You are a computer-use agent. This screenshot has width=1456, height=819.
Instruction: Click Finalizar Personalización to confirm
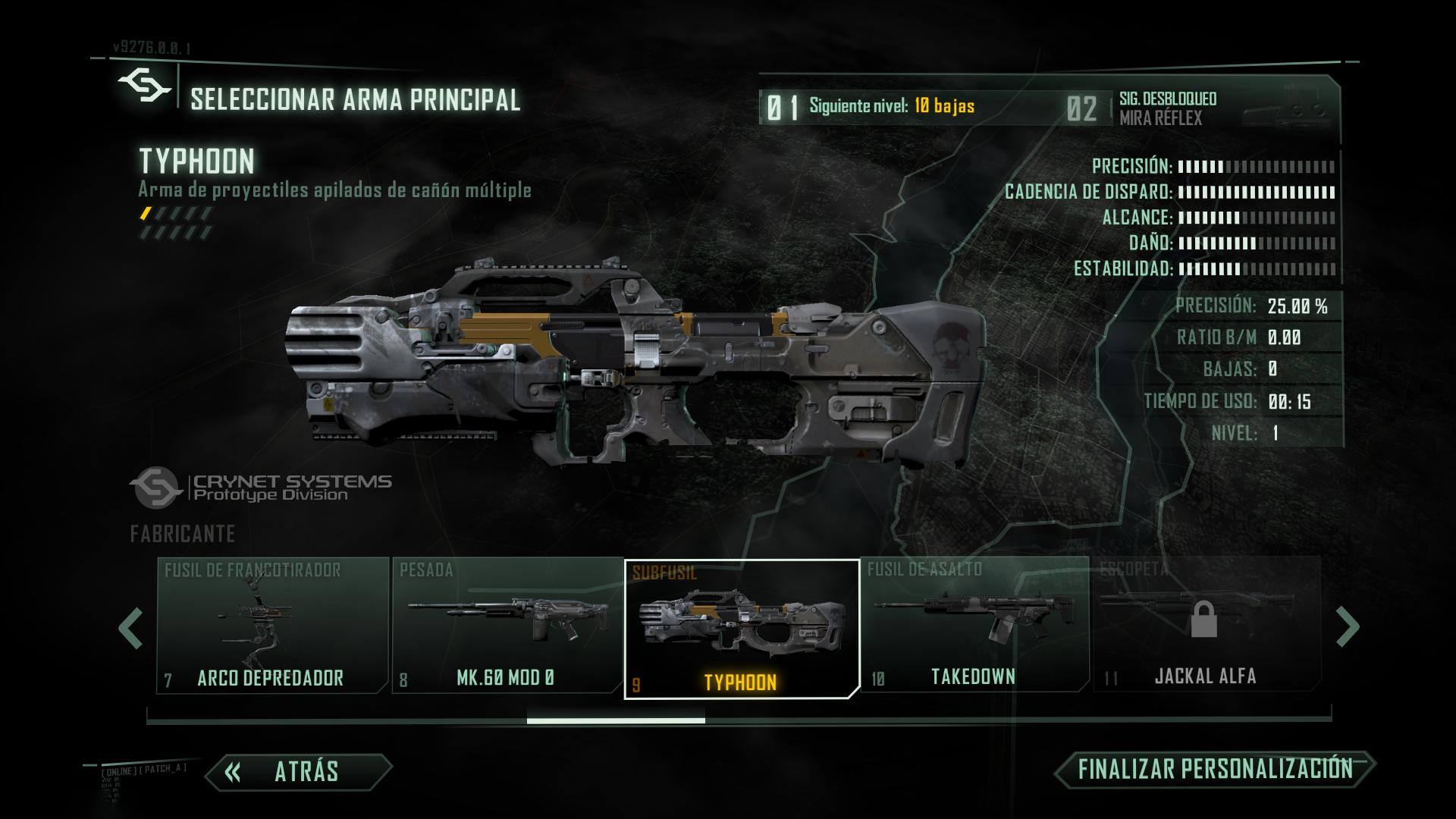(1215, 769)
